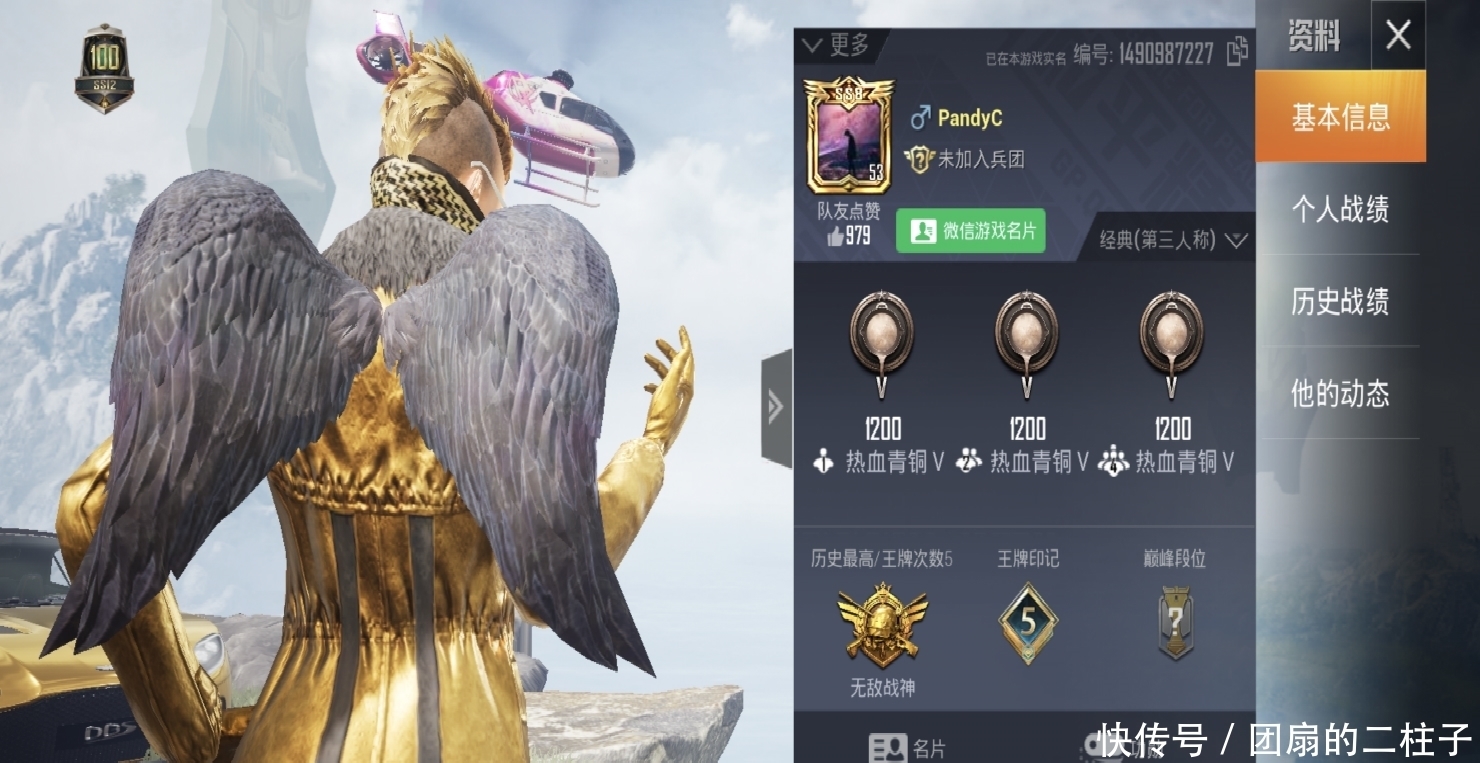Viewport: 1480px width, 763px height.
Task: Open the 个人战绩 tab
Action: pyautogui.click(x=1339, y=209)
